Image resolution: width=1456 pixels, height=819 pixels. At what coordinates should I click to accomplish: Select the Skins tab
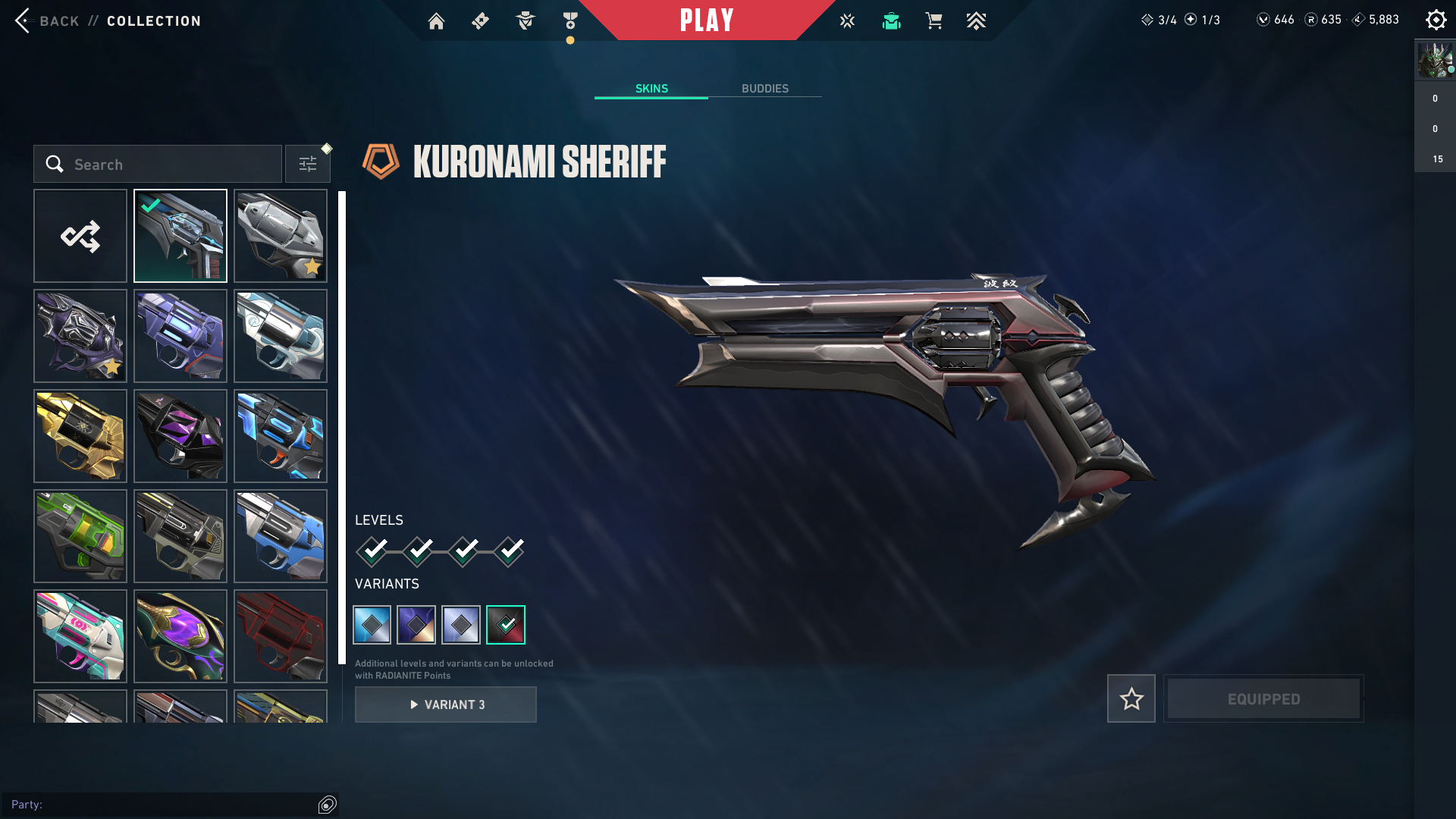coord(651,89)
